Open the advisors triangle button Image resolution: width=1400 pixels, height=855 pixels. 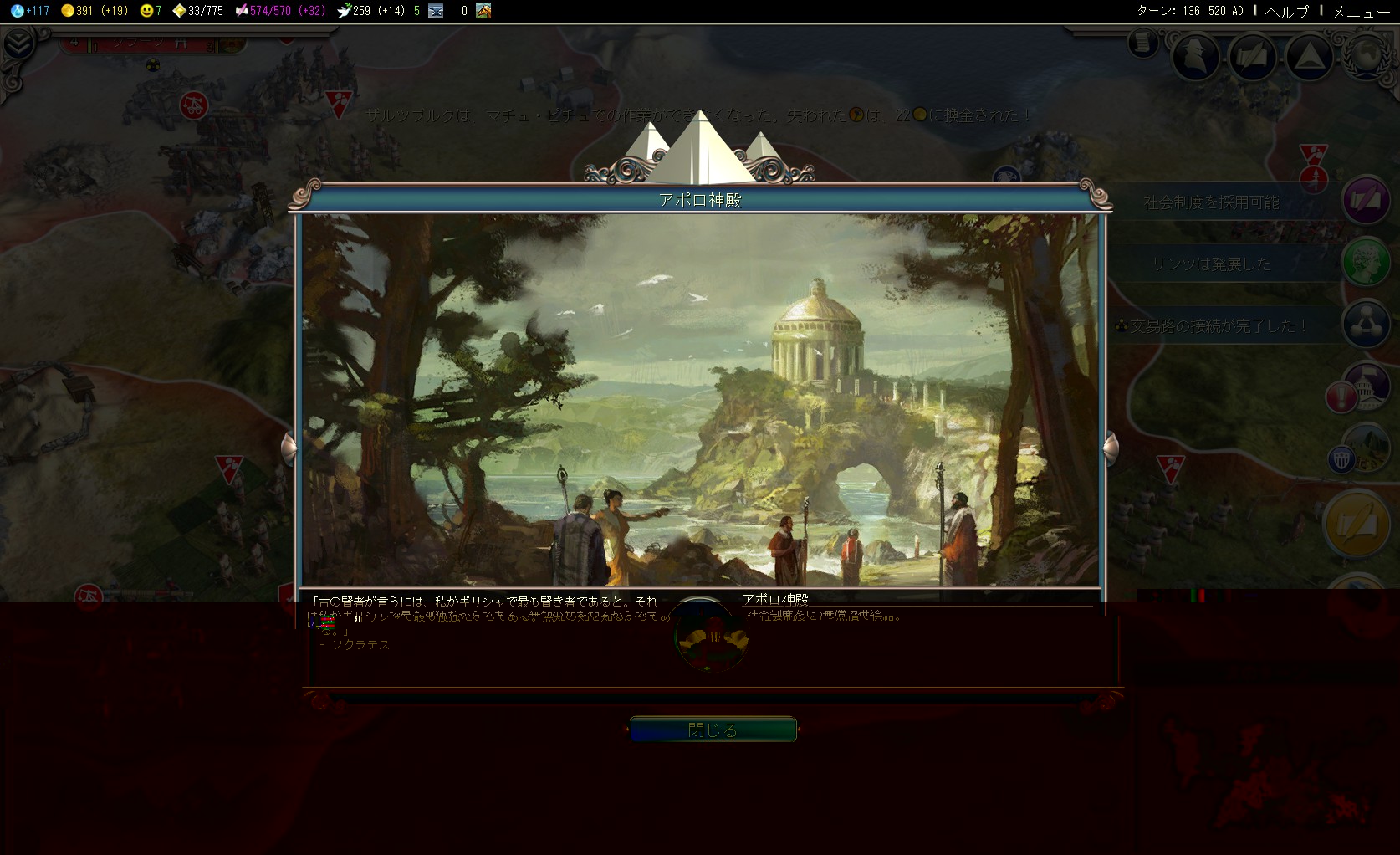[x=1308, y=56]
